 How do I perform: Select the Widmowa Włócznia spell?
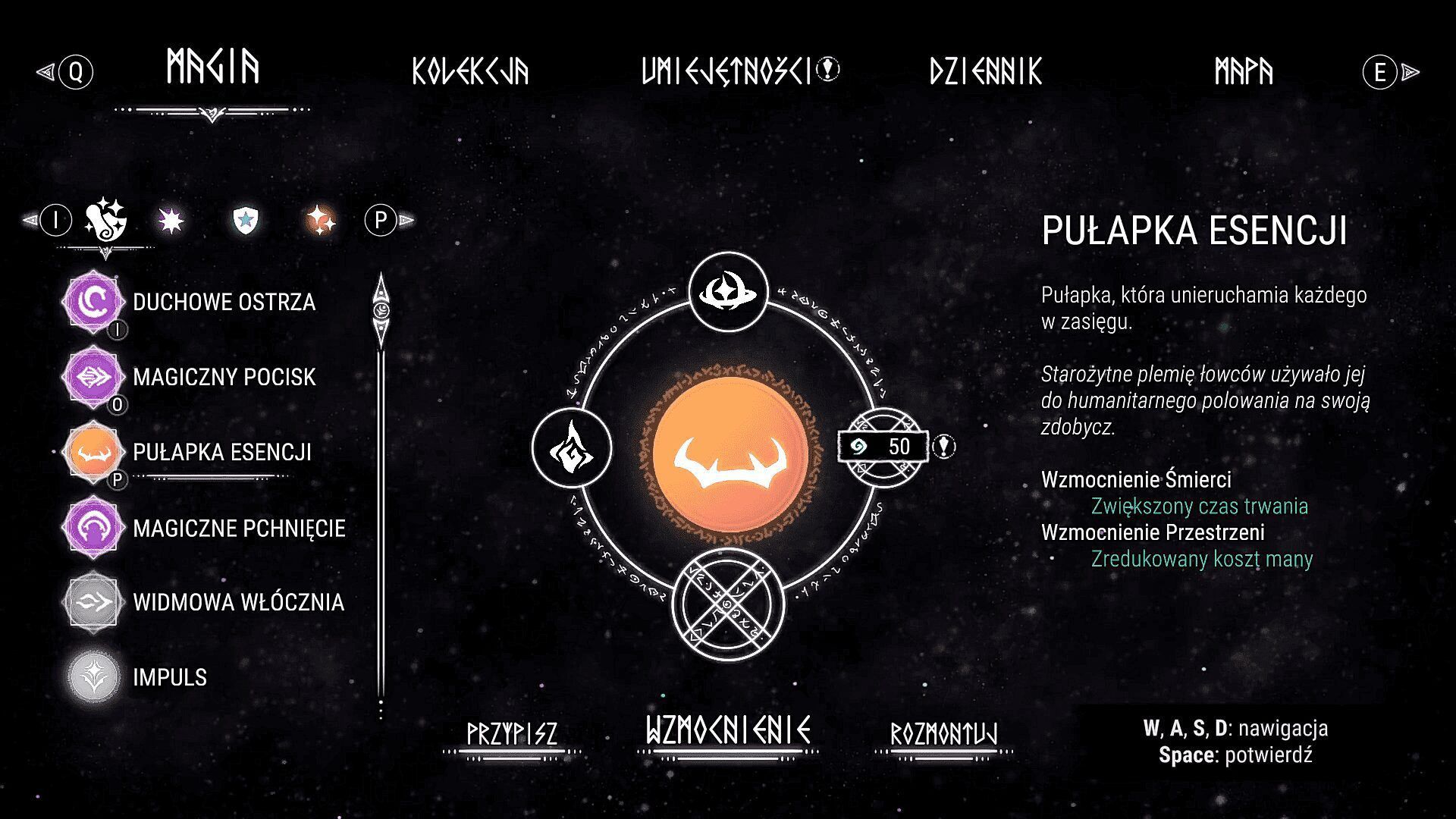click(x=237, y=602)
